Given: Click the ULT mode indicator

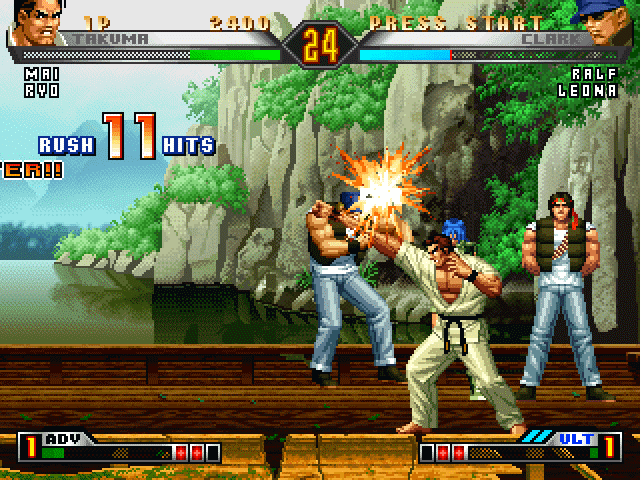Looking at the screenshot, I should point(570,438).
